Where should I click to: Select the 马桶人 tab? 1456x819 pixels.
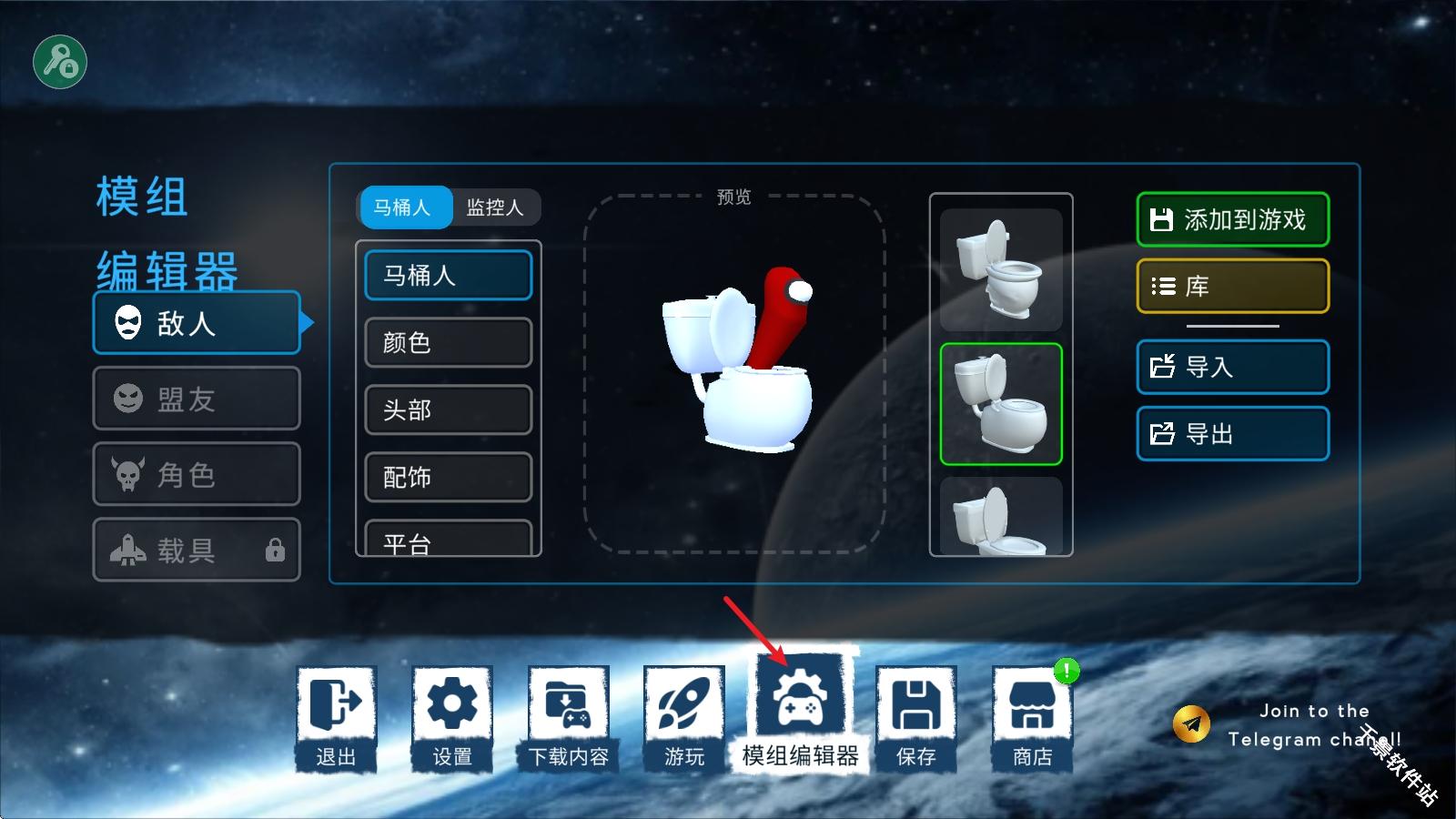405,207
